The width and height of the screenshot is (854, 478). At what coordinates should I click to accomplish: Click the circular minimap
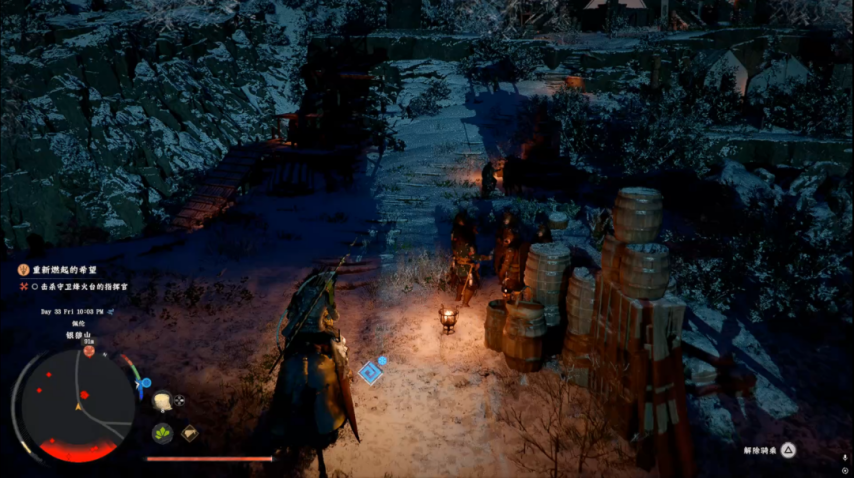click(x=78, y=405)
